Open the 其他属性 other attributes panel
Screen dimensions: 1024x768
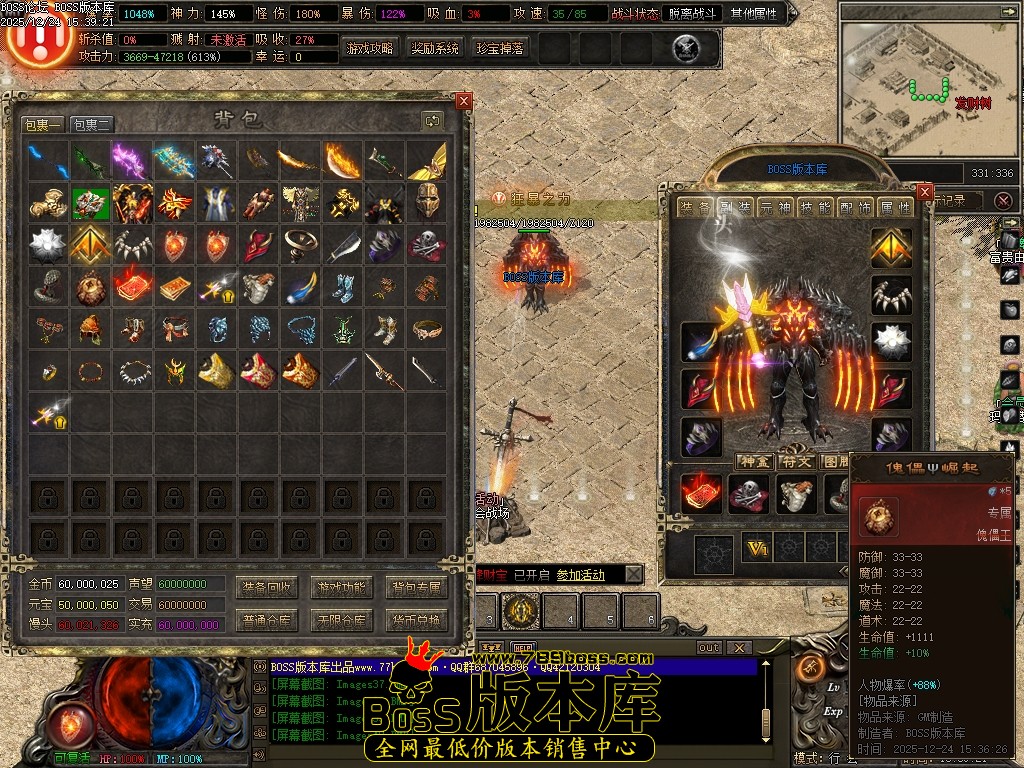(757, 14)
